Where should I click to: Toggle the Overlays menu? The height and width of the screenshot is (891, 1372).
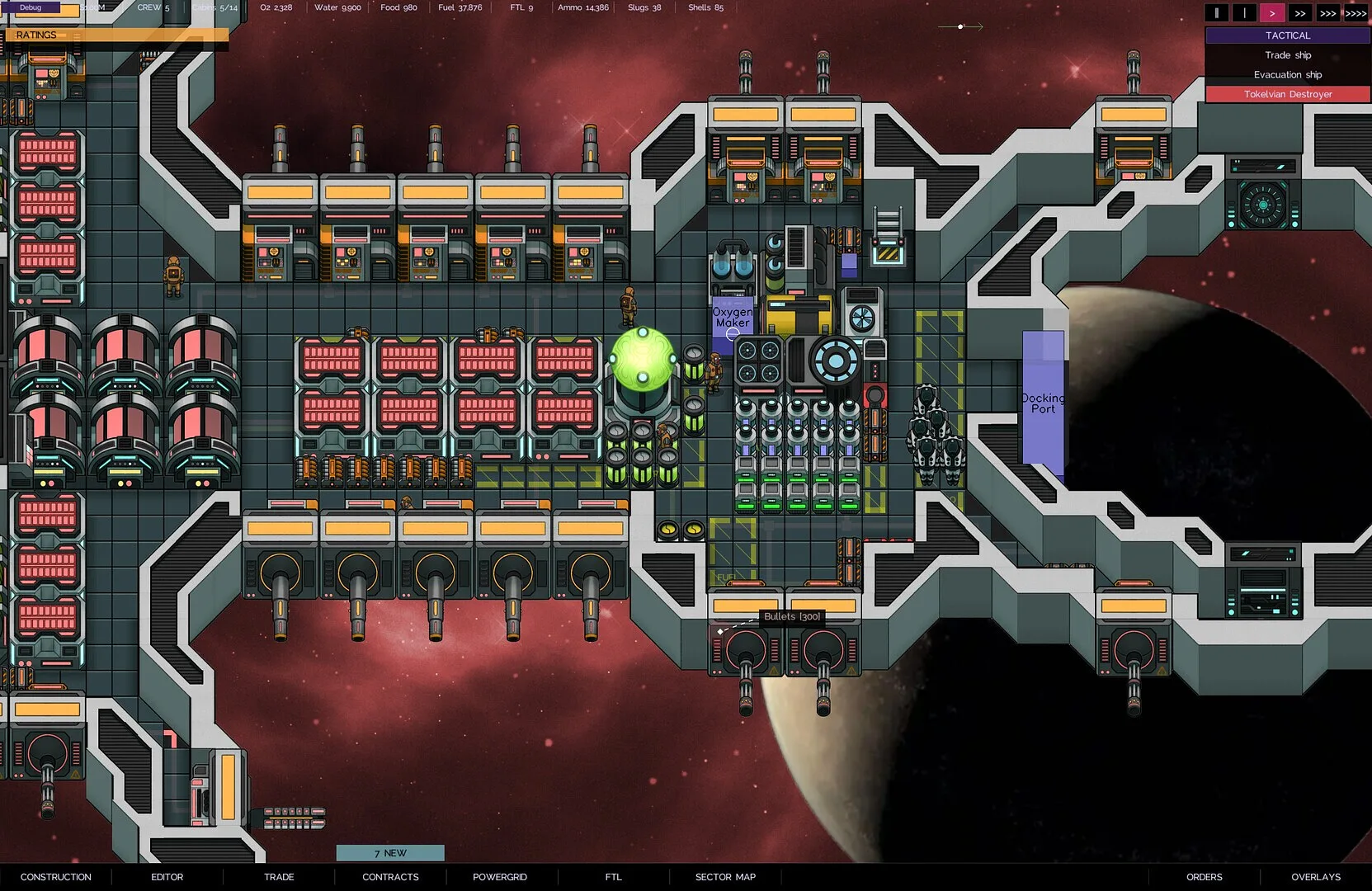tap(1316, 877)
